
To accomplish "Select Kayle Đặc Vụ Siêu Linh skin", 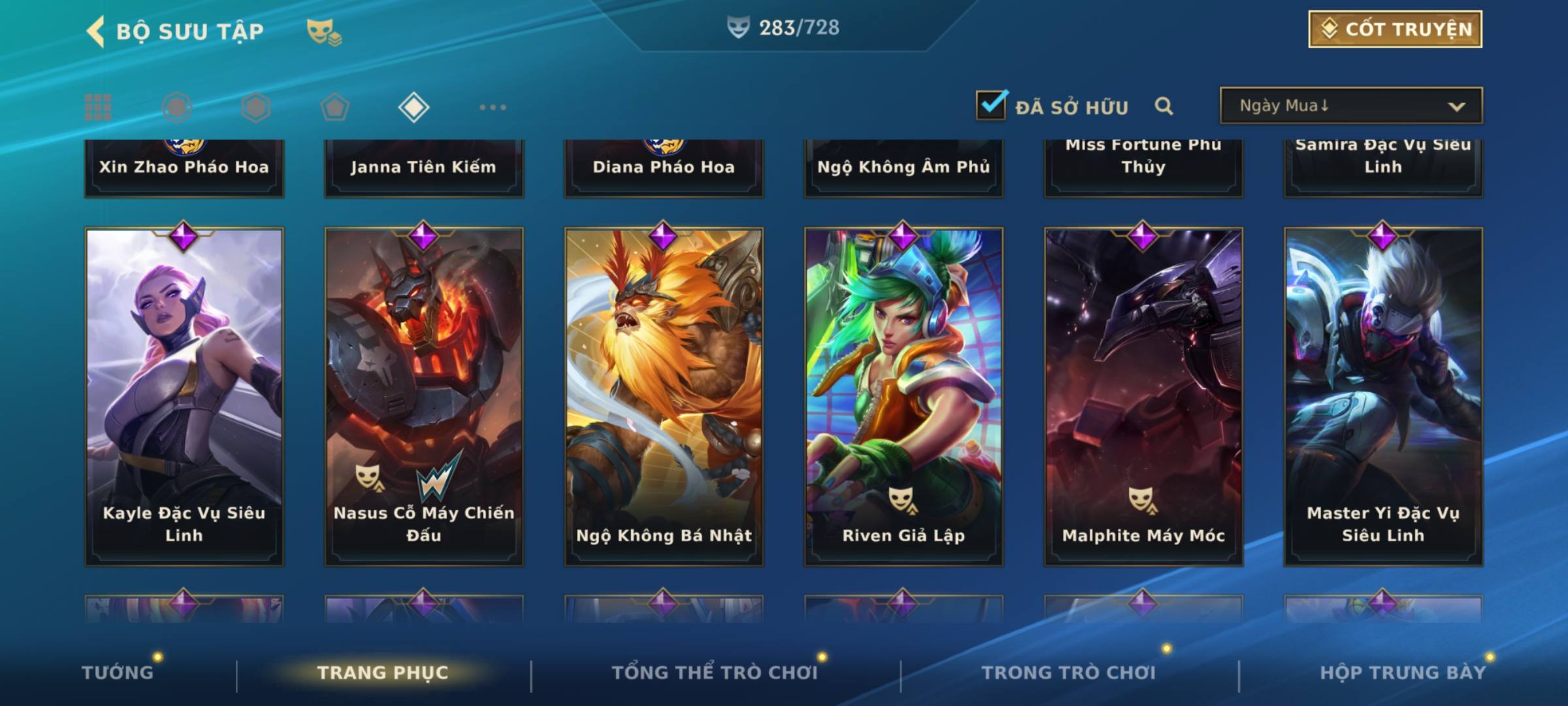I will click(x=184, y=395).
